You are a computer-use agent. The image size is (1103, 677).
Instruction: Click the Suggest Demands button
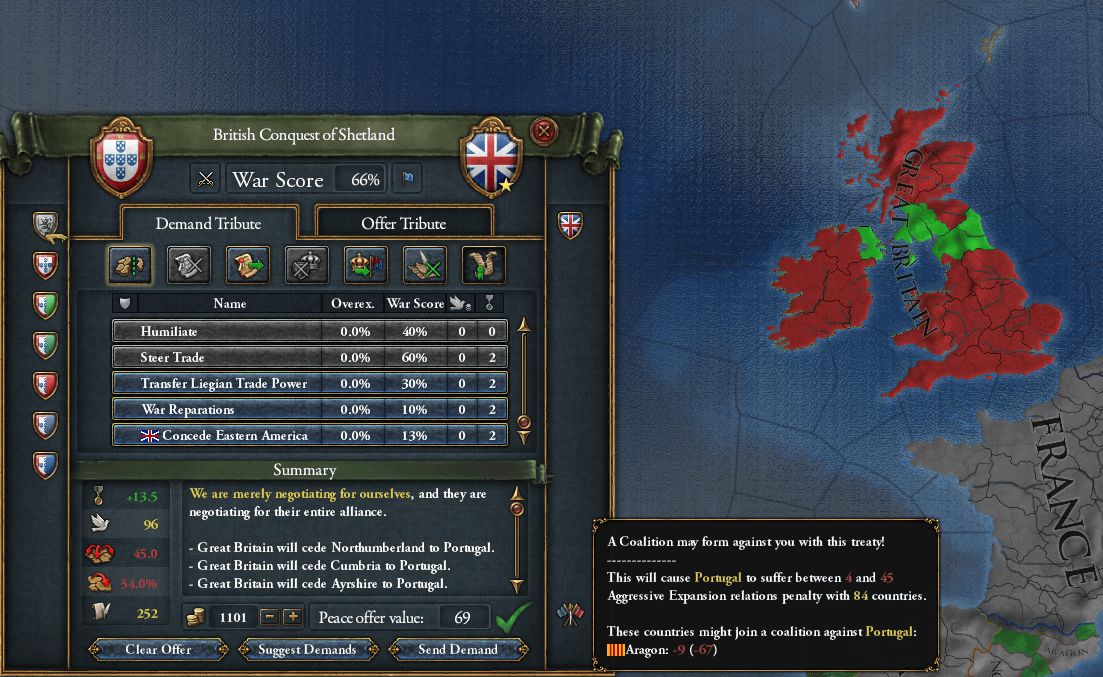pos(307,649)
